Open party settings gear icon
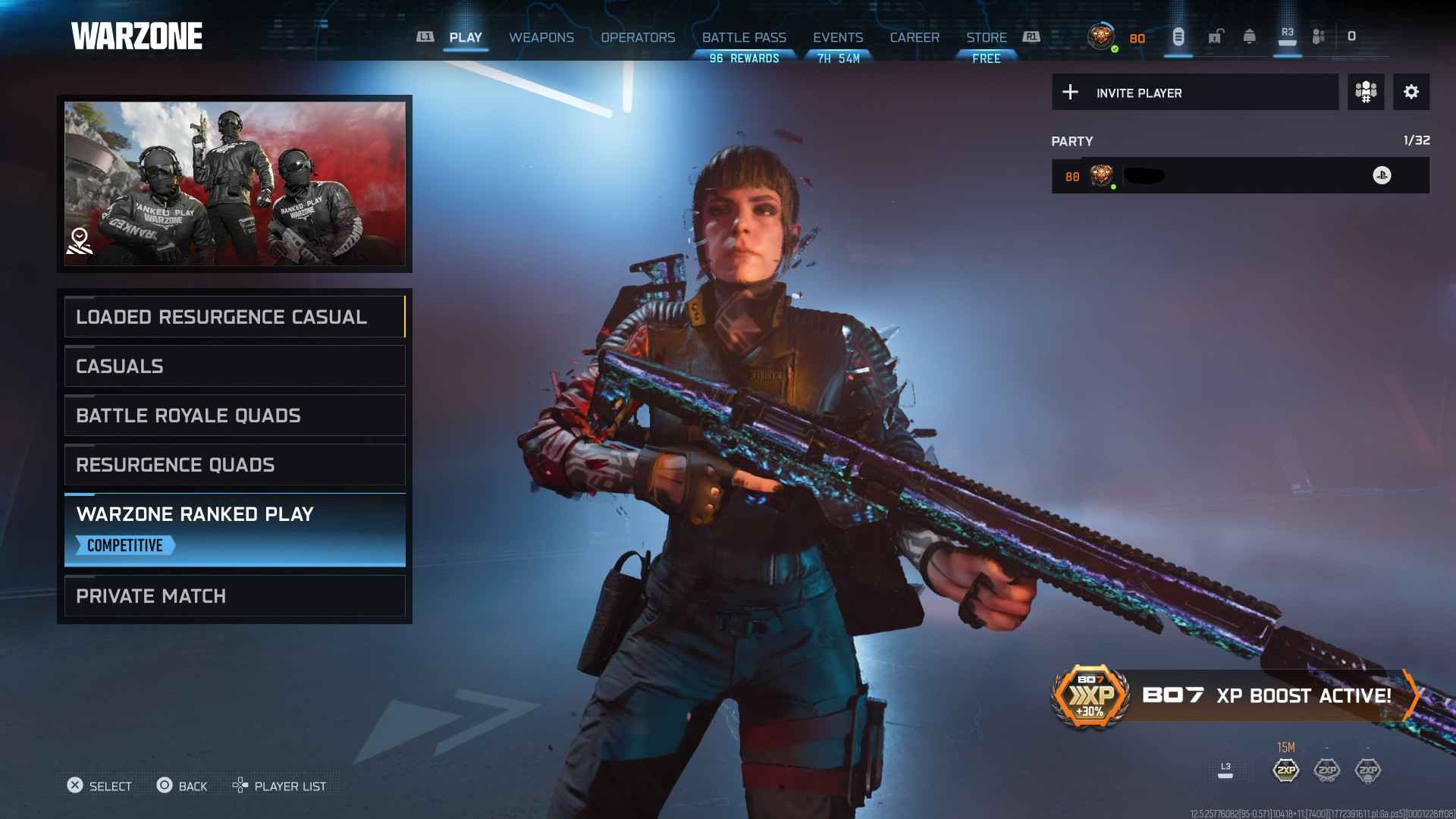This screenshot has width=1456, height=819. [x=1411, y=93]
